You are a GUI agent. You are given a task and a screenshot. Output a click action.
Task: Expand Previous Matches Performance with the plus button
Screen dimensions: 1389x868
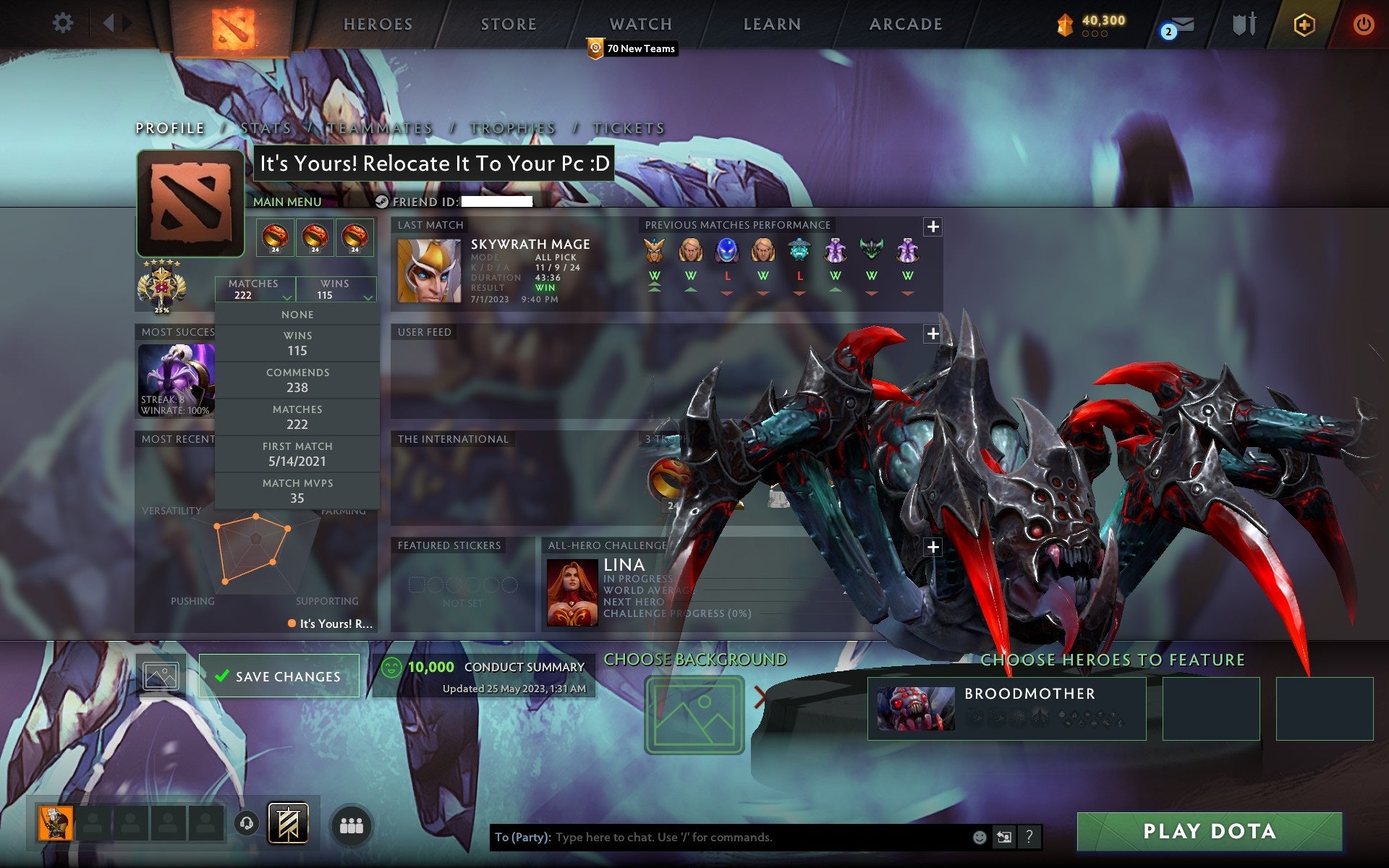(933, 226)
